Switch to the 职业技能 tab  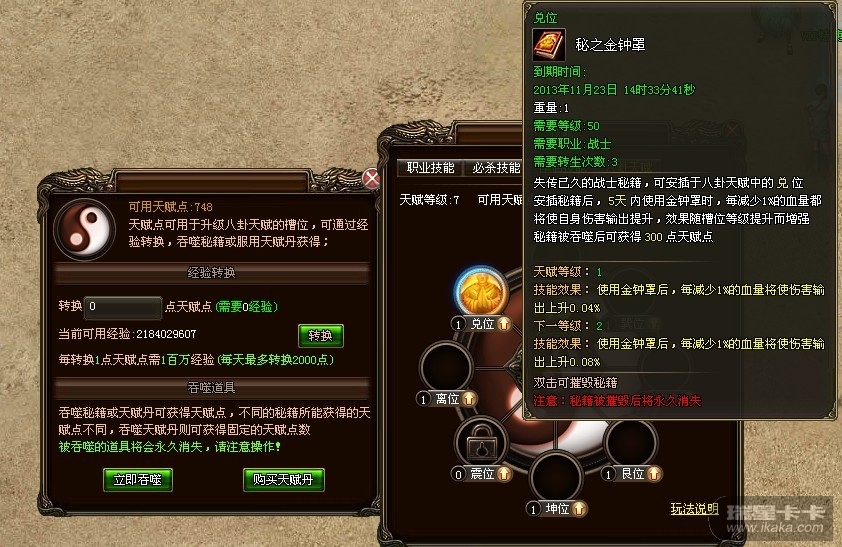click(x=432, y=168)
